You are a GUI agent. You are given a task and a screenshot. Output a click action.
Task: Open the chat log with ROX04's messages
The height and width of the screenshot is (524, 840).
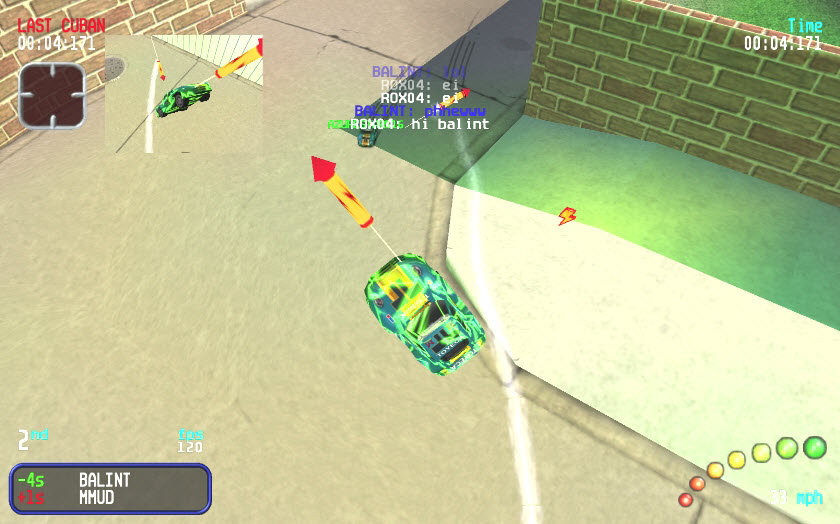click(x=420, y=98)
